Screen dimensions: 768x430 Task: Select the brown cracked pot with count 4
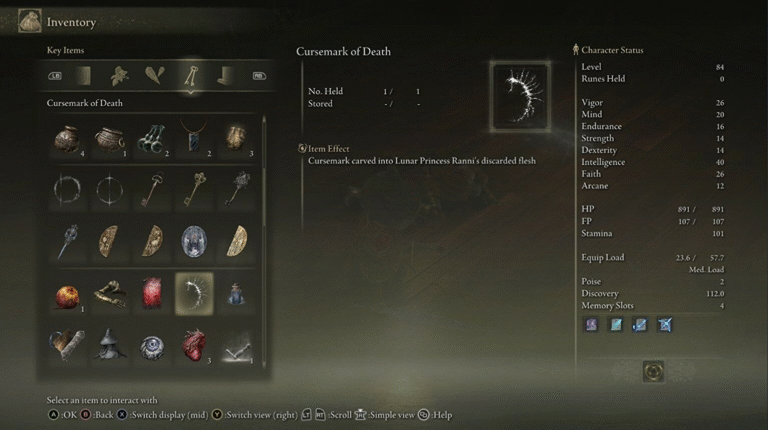[x=66, y=139]
